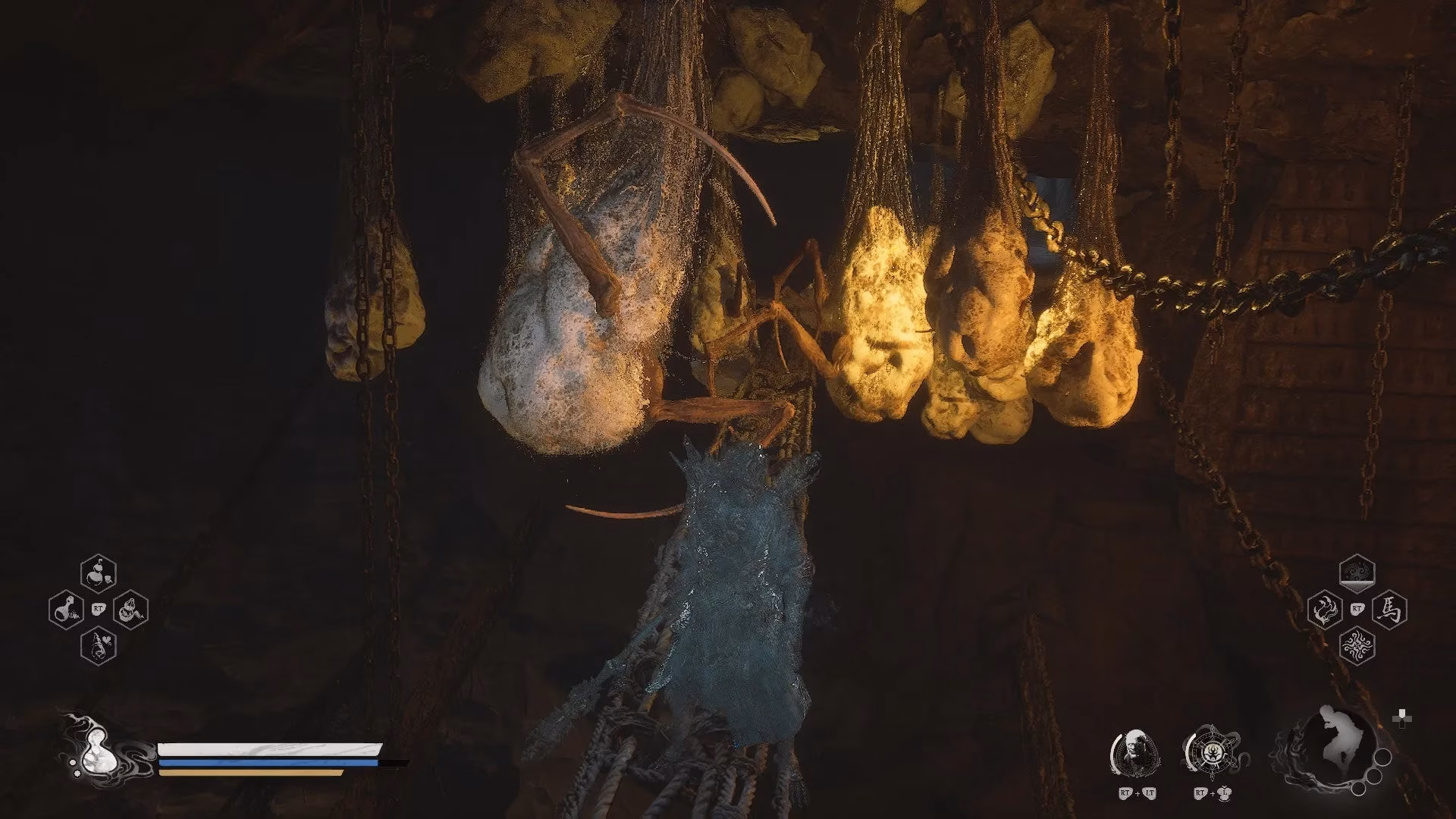Activate the 馬 horse character spell
This screenshot has height=819, width=1456.
click(1389, 609)
